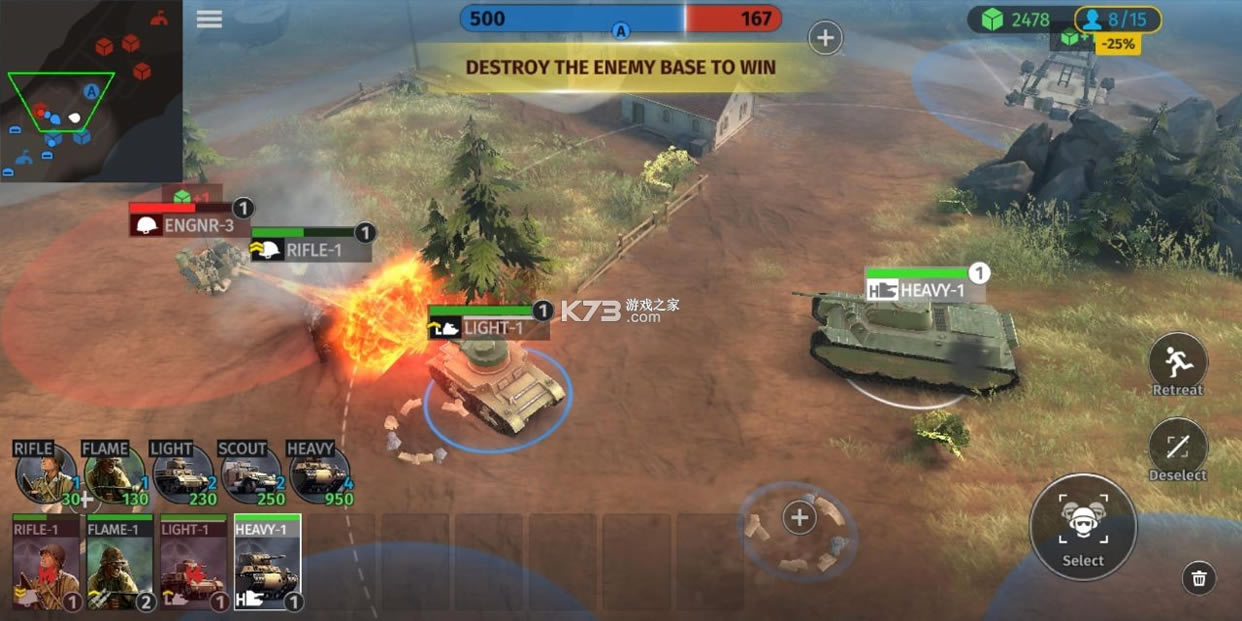Viewport: 1242px width, 621px height.
Task: Select the RIFLE-1 squad label on field
Action: [x=311, y=250]
